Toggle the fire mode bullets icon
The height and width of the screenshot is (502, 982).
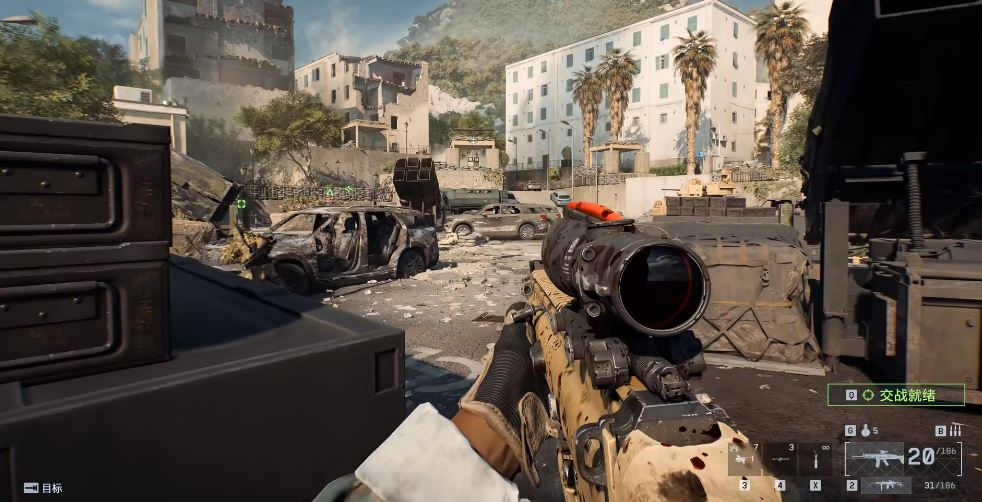[x=955, y=431]
